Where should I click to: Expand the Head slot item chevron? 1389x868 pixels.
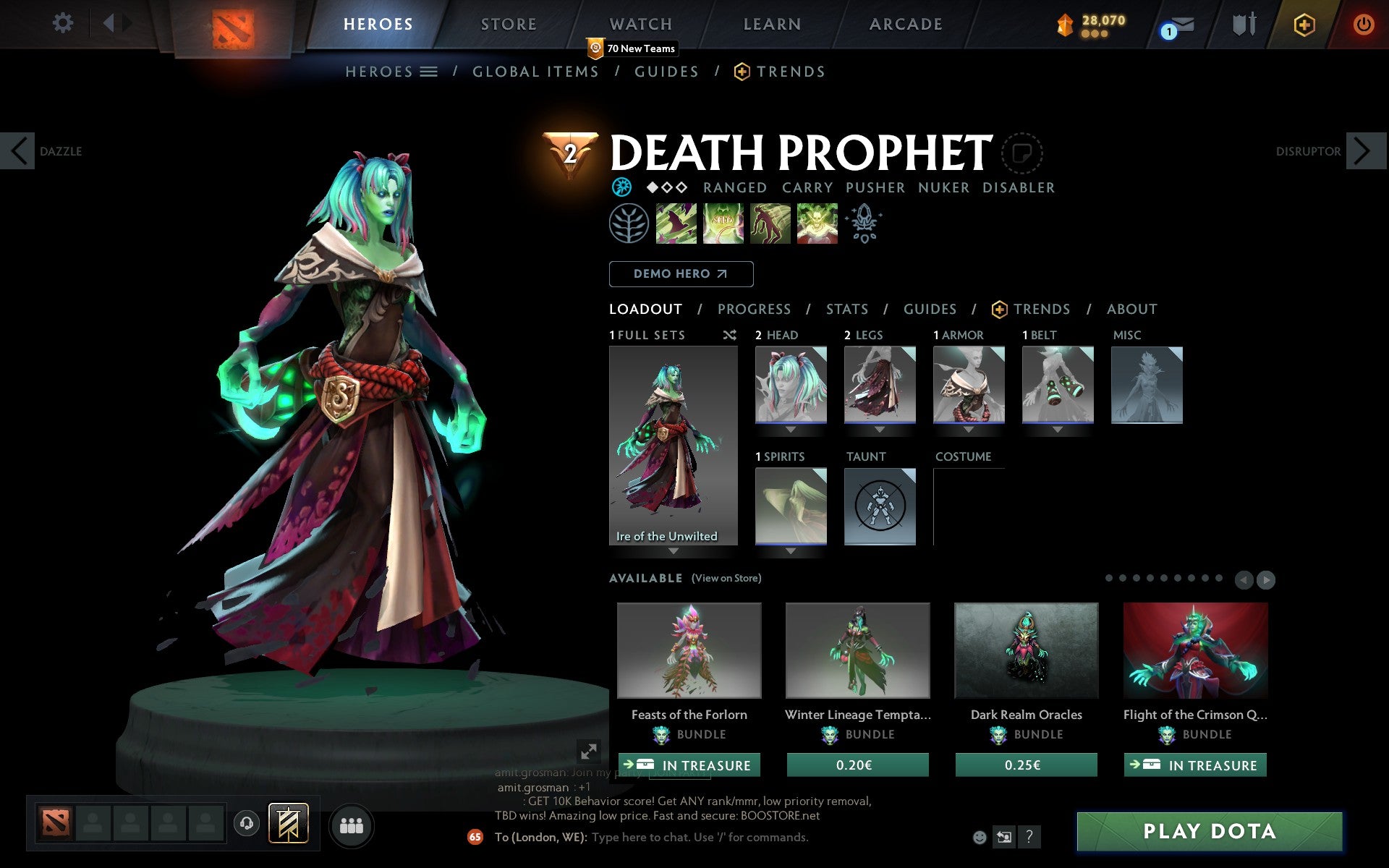click(x=789, y=428)
